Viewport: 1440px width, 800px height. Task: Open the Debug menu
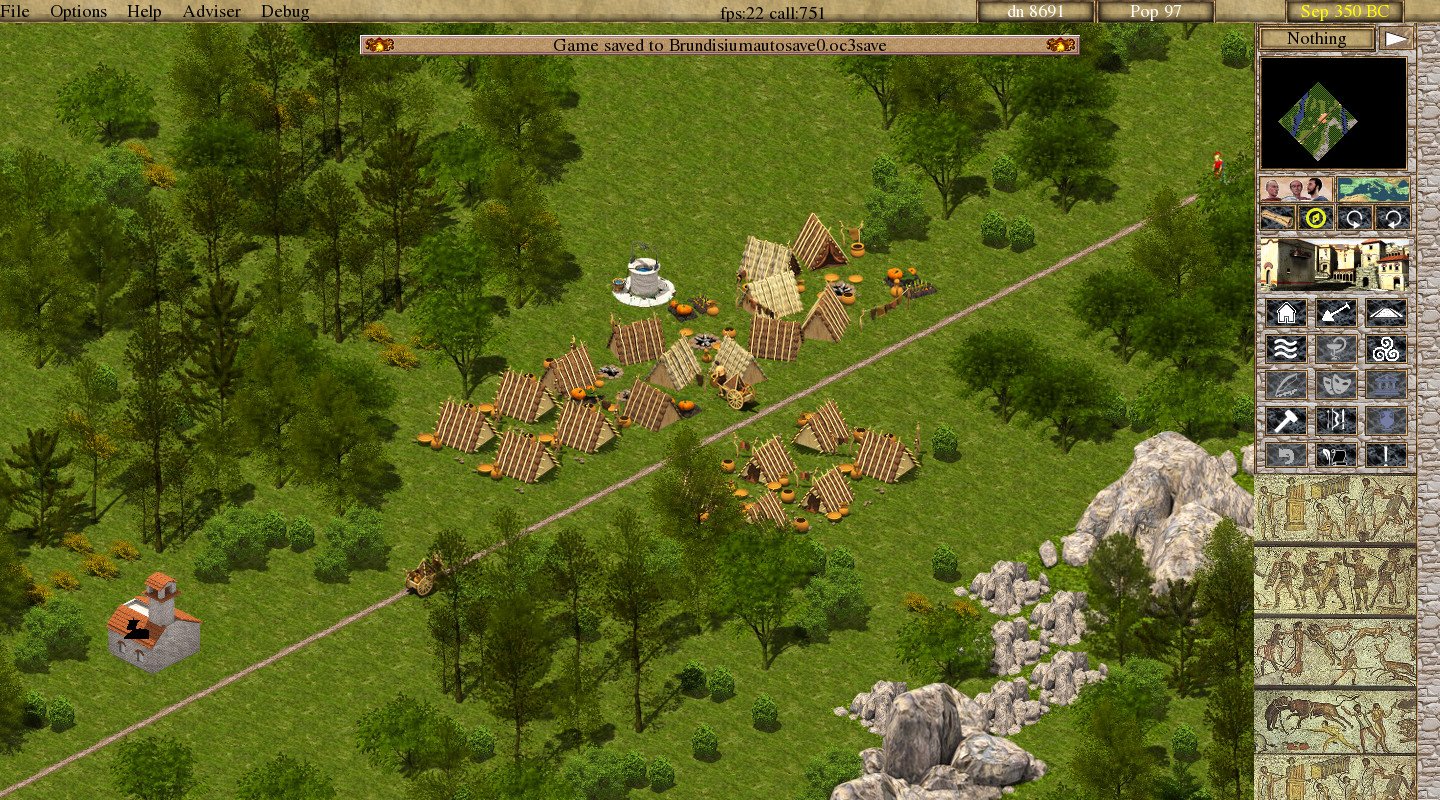285,11
